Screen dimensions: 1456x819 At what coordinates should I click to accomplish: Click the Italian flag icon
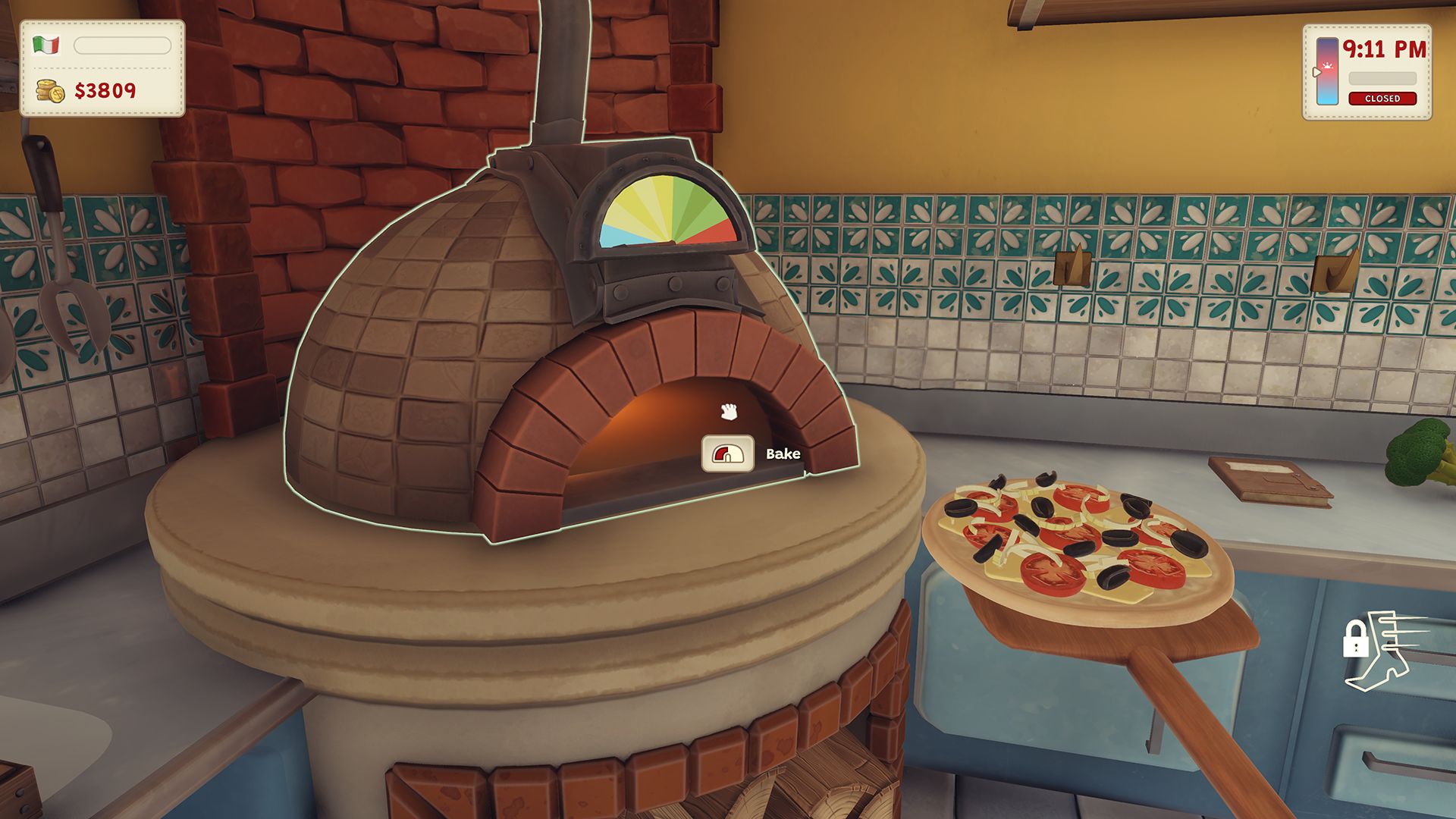coord(46,45)
